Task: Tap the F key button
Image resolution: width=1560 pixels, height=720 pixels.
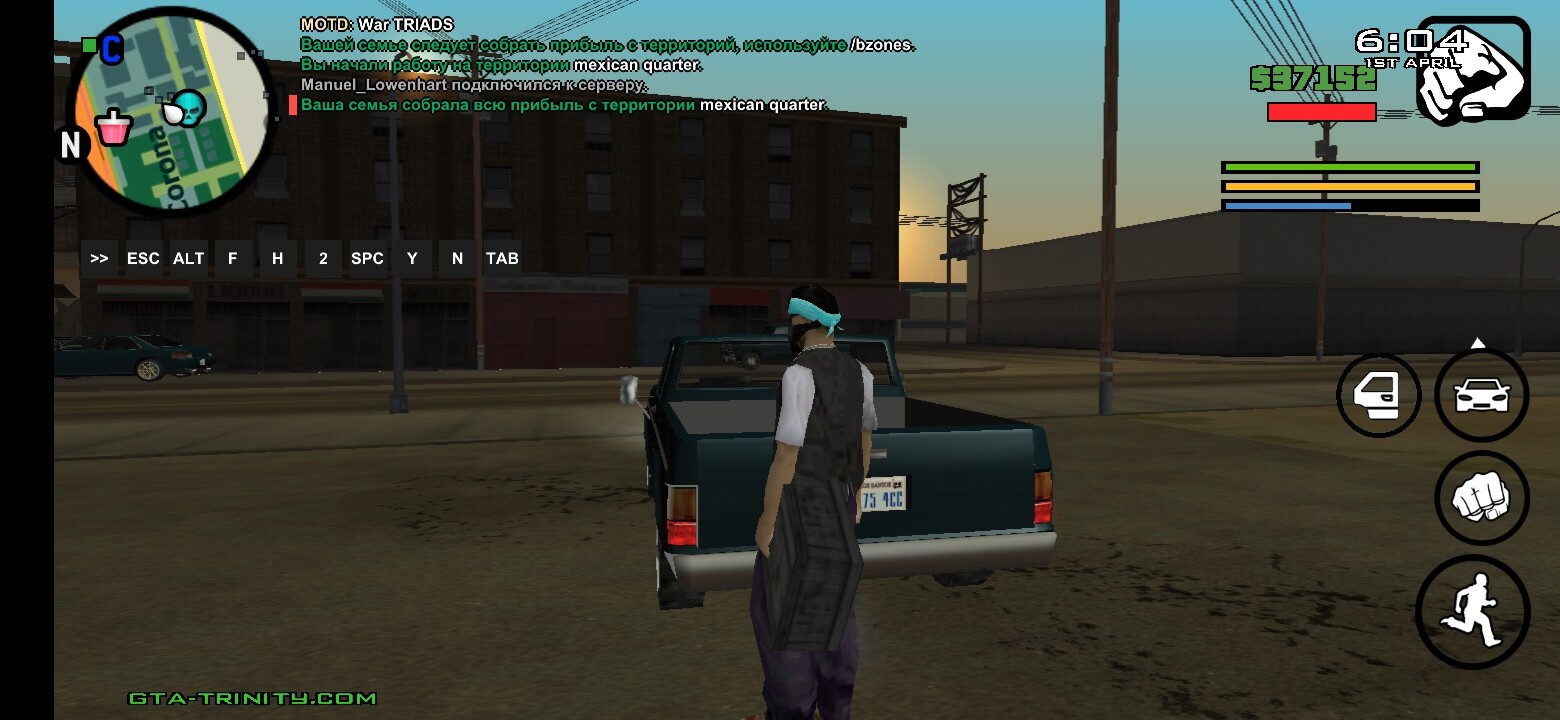Action: (x=232, y=258)
